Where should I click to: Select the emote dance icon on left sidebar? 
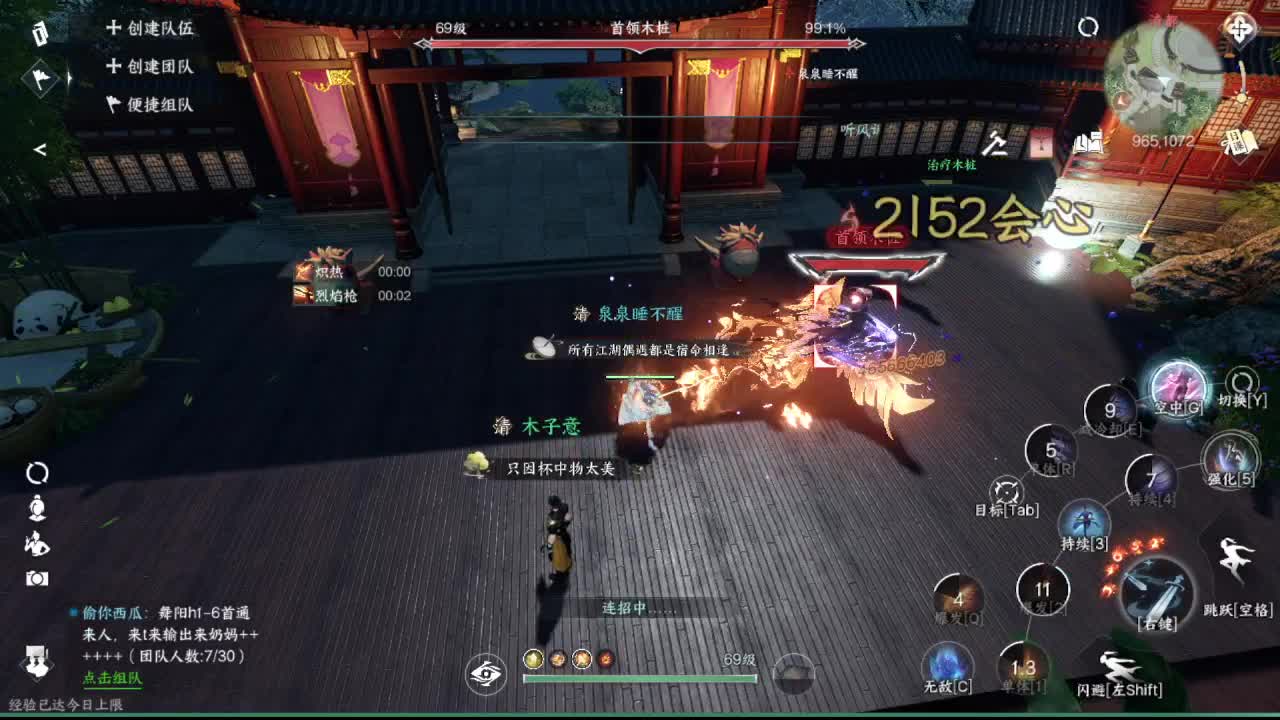tap(37, 541)
